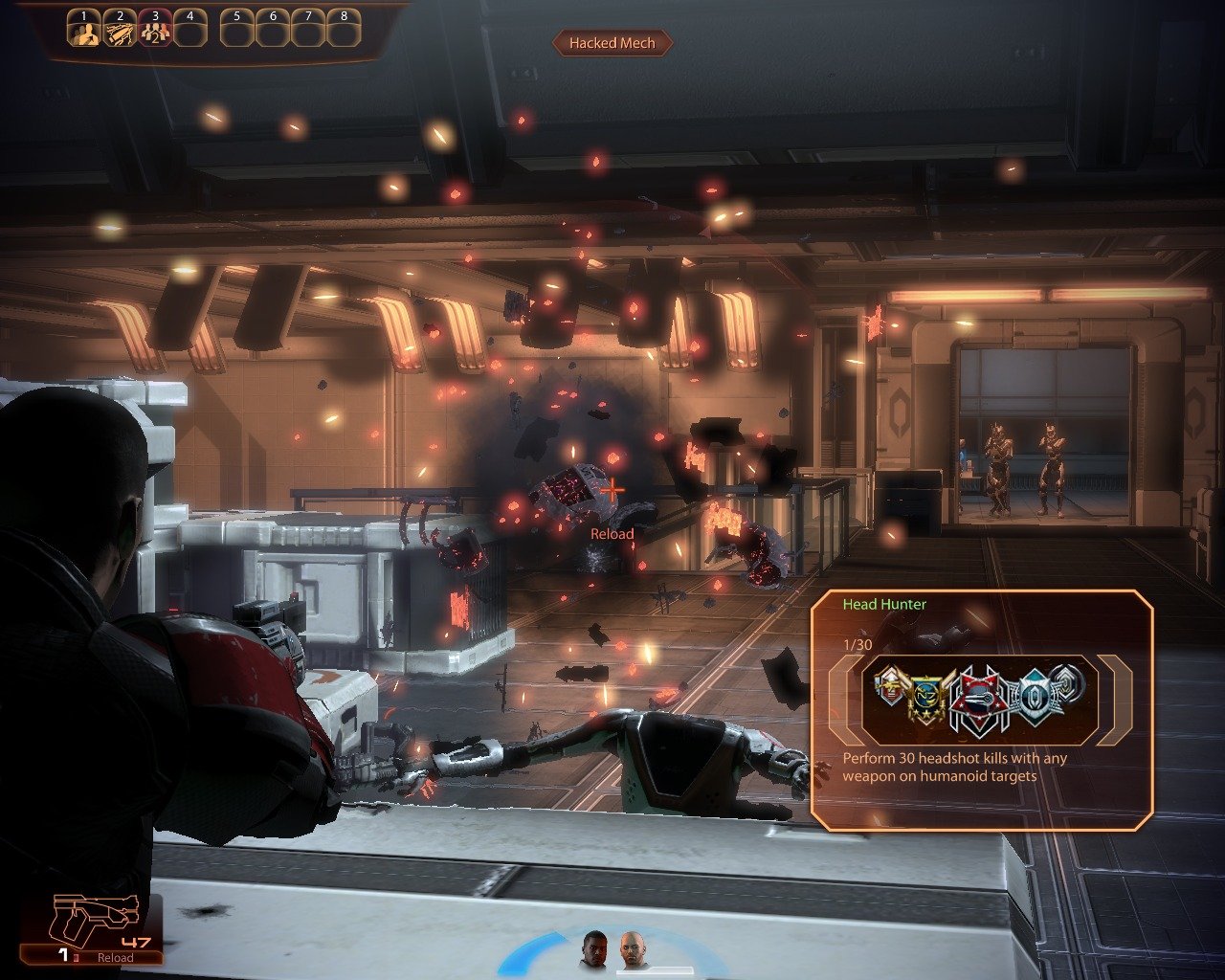Trigger the squad power in quick slot 3

tap(154, 32)
